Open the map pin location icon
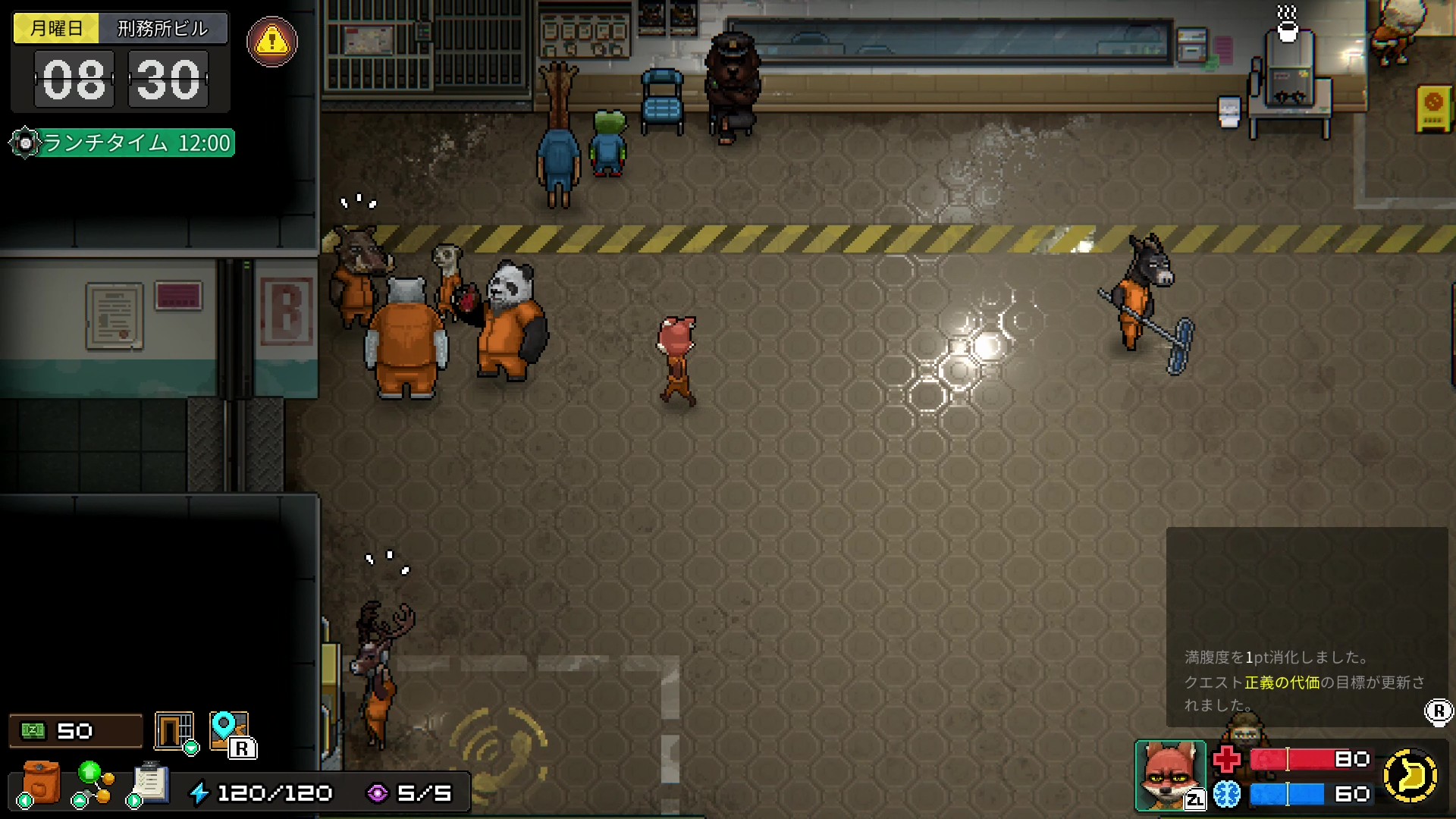The height and width of the screenshot is (819, 1456). [x=228, y=731]
